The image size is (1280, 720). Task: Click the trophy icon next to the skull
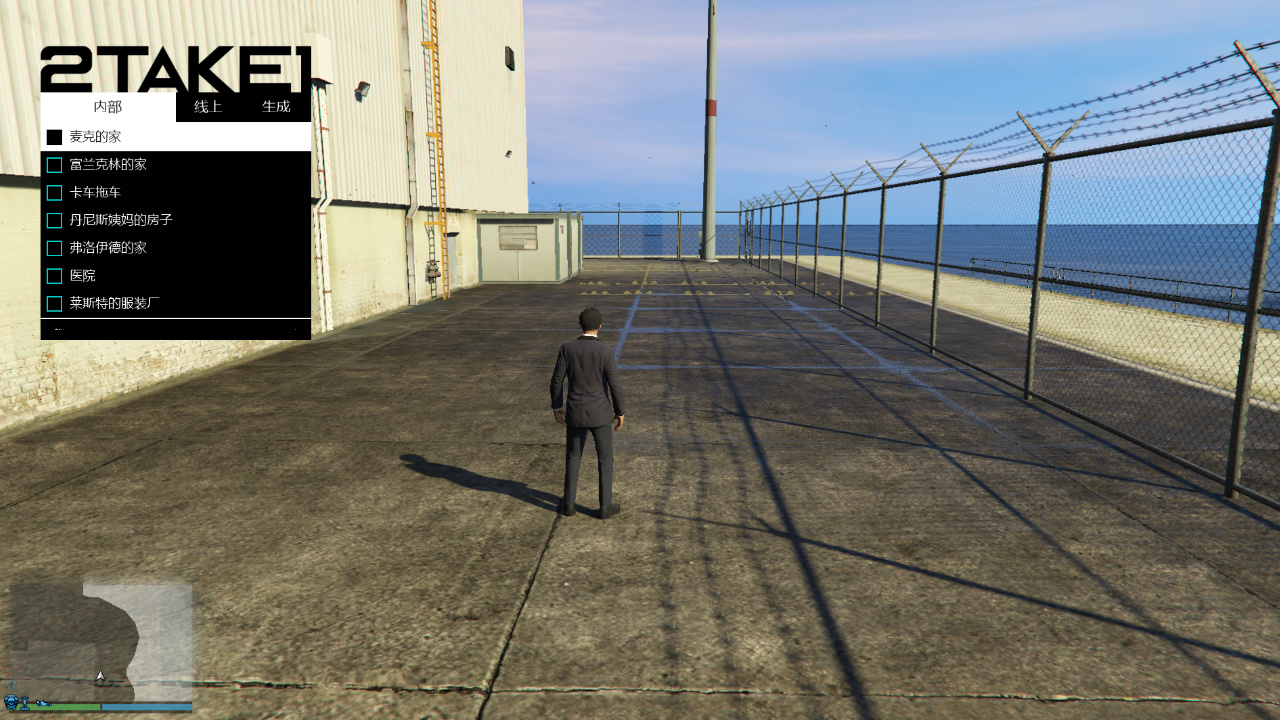point(24,704)
